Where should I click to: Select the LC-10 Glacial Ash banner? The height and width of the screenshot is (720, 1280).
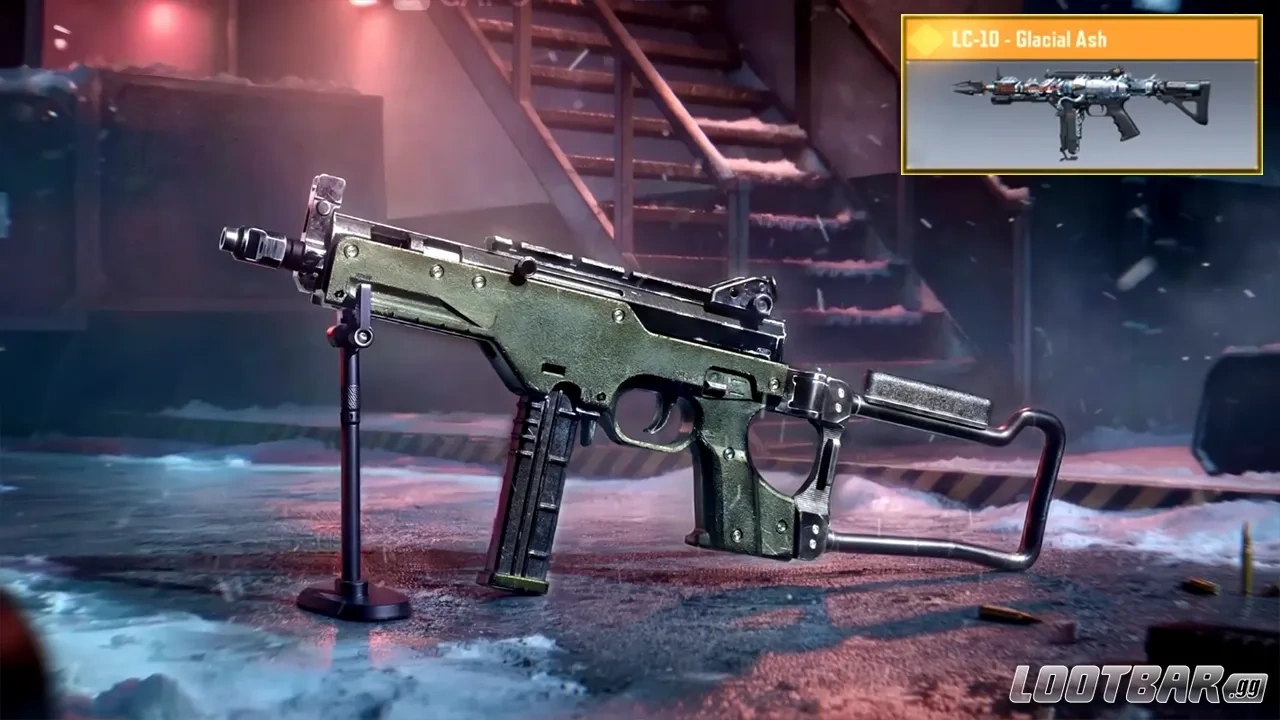1080,95
